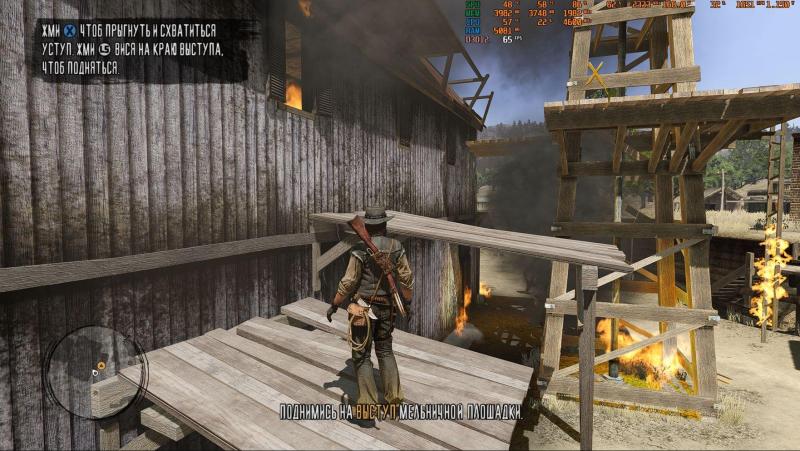
Task: Click the circular minimap radar
Action: tap(96, 372)
